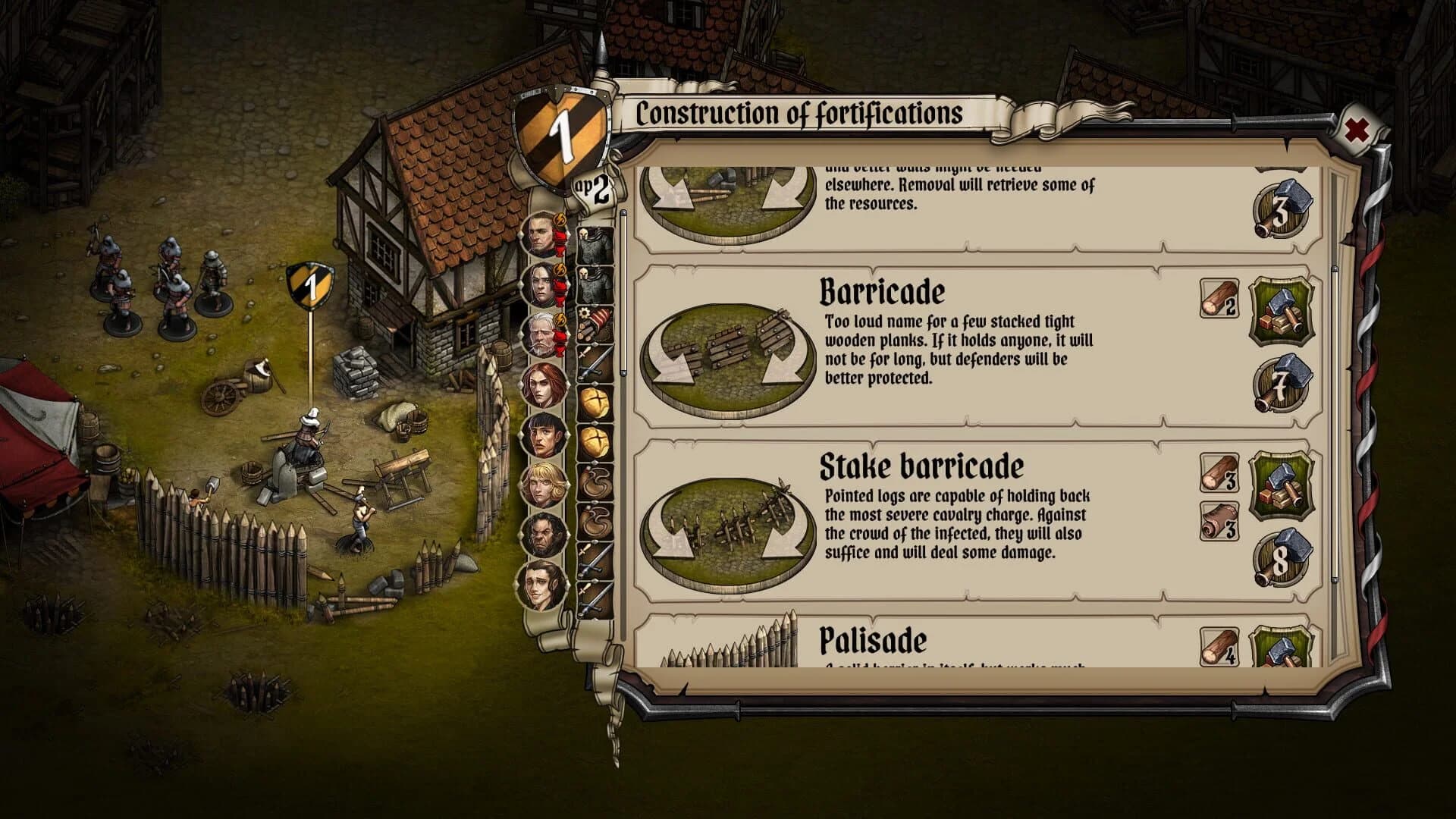Click the explosives icon beside white-haired character

pyautogui.click(x=594, y=322)
